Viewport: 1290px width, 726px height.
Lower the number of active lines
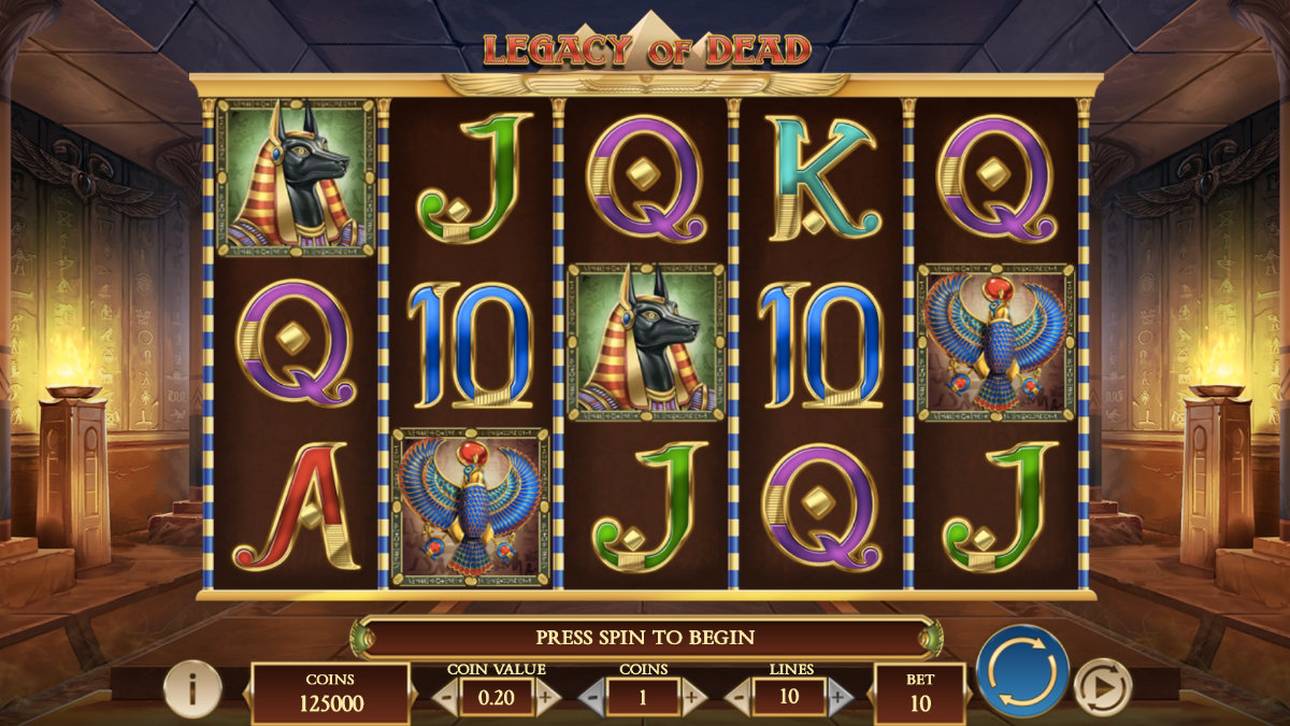pyautogui.click(x=740, y=696)
